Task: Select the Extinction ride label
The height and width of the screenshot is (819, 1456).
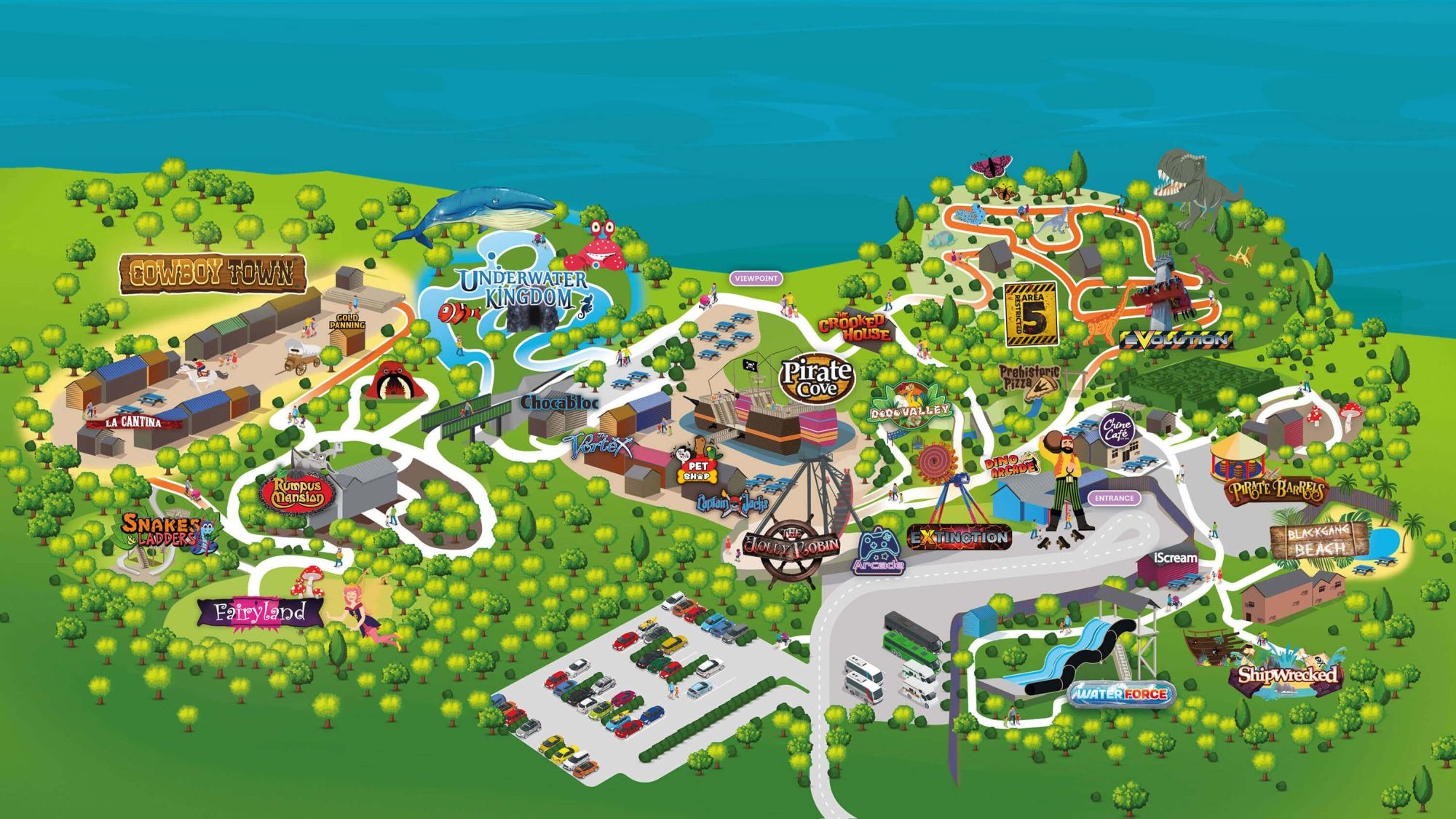Action: tap(960, 537)
